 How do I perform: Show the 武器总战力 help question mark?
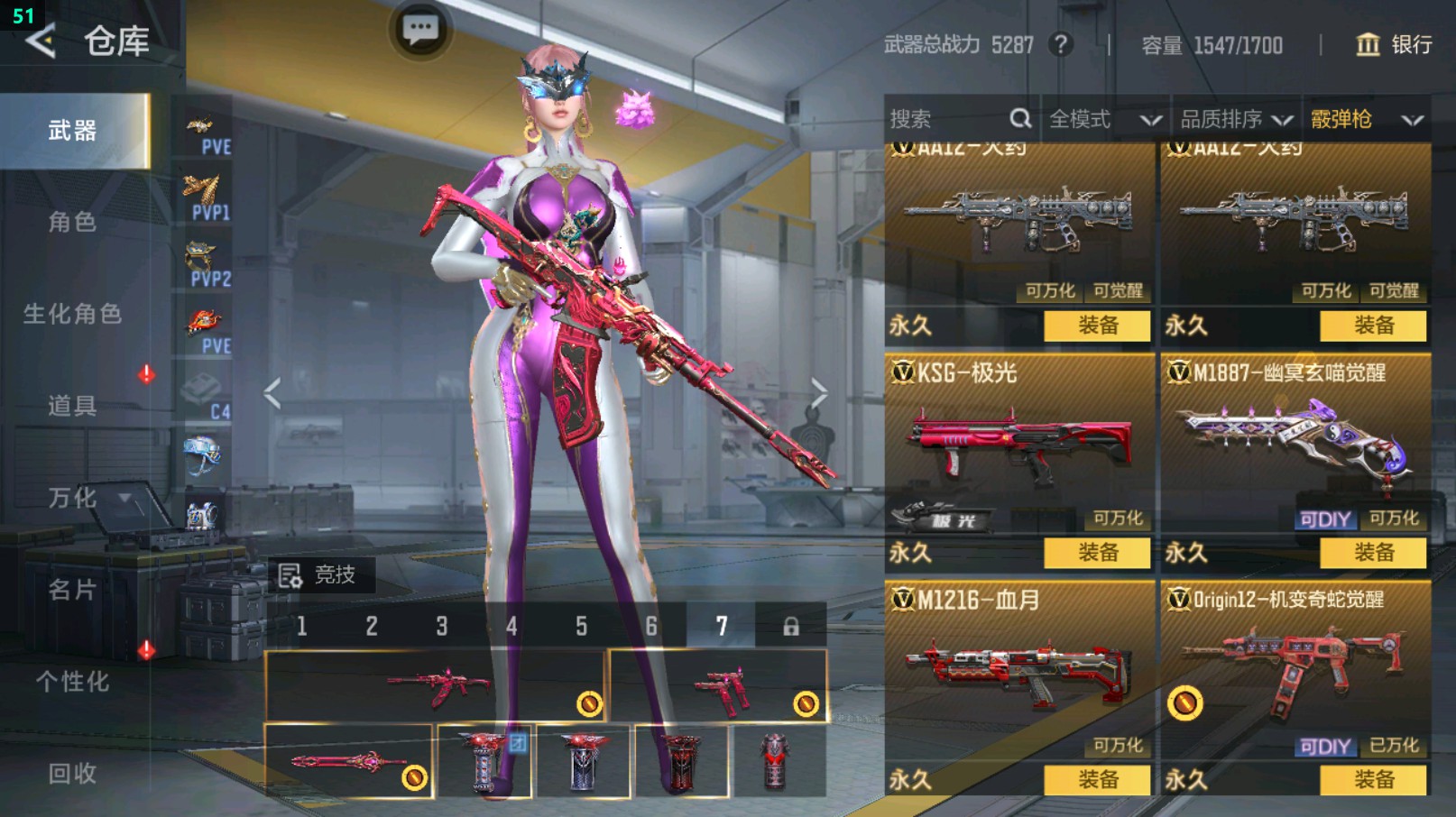[1062, 44]
